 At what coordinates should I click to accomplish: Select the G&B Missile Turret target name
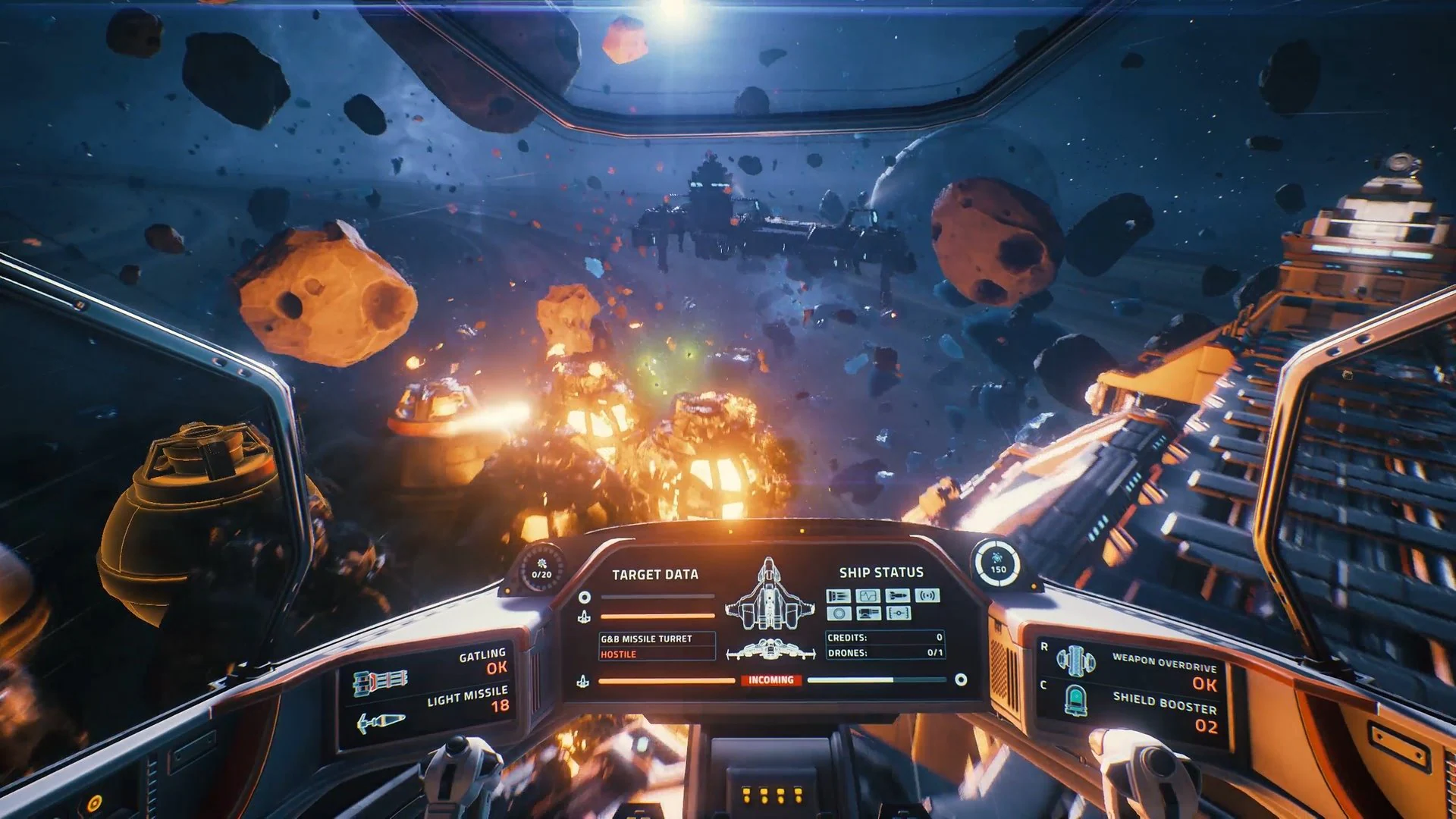click(647, 639)
